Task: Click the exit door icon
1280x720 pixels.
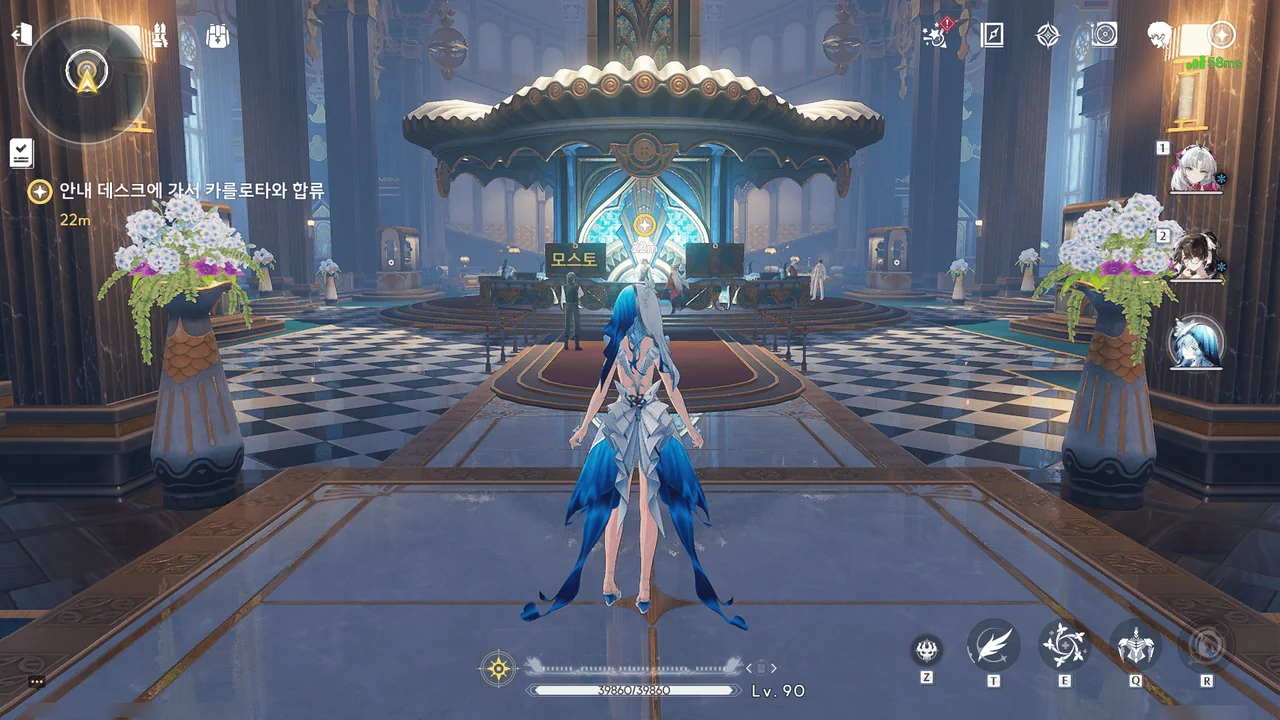Action: click(21, 35)
